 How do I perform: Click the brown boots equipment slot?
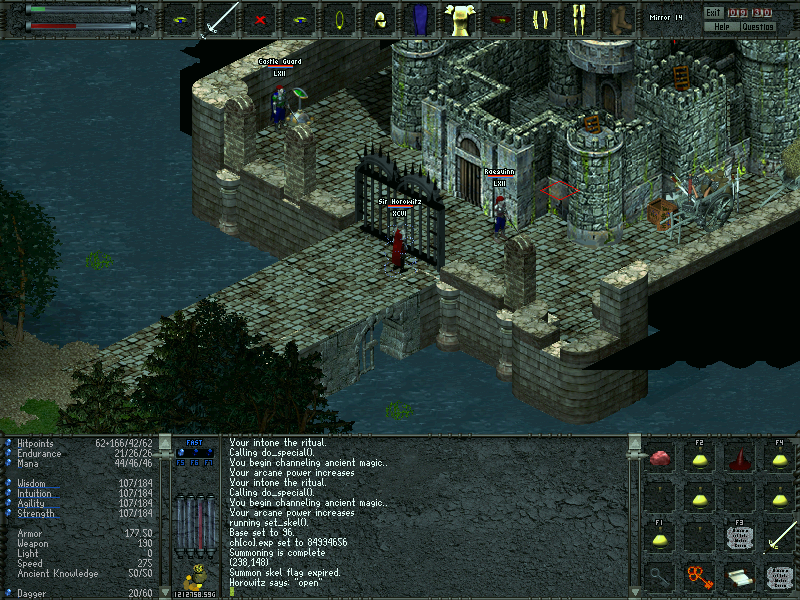pyautogui.click(x=620, y=19)
